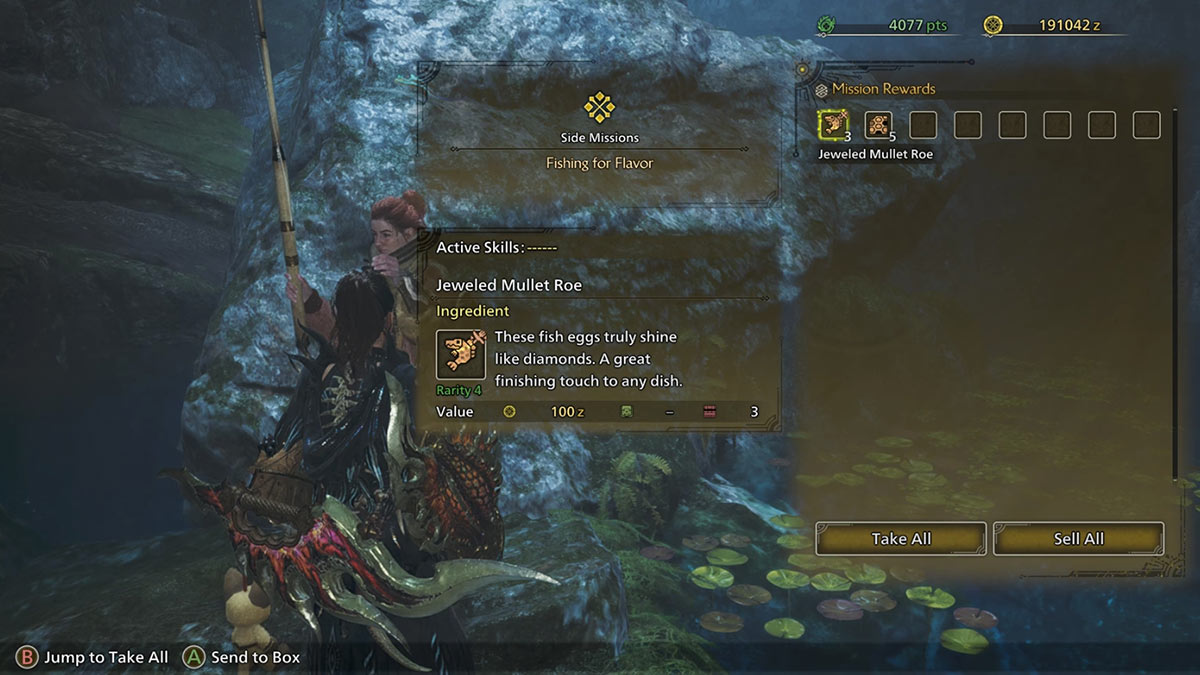Select the honeycomb reward slot with quantity 5
The image size is (1200, 675).
[878, 125]
